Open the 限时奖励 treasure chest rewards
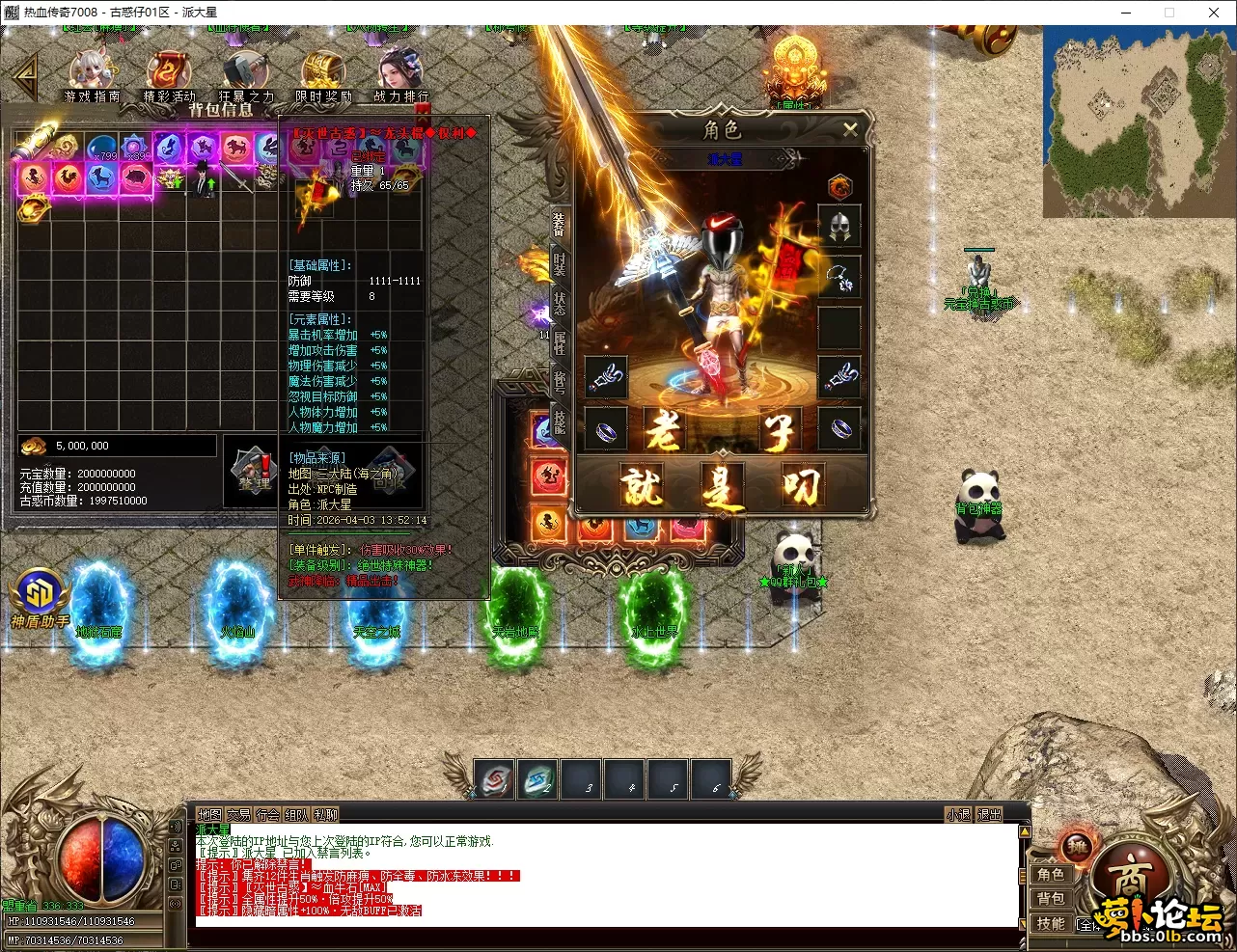 tap(323, 75)
